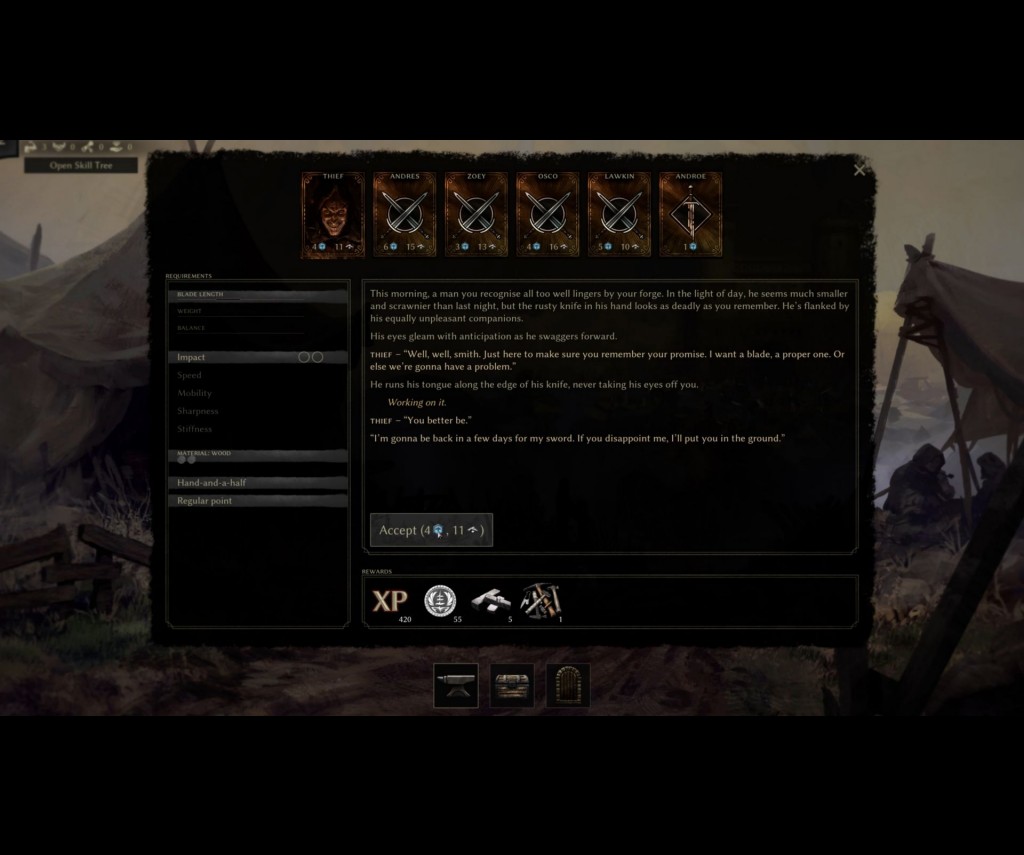Choose Zoey's order card

coord(476,215)
